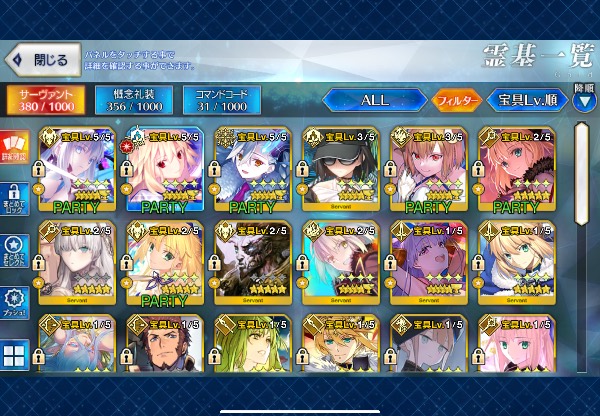The height and width of the screenshot is (416, 600).
Task: Select the long green-haired servant card
Action: 253,350
